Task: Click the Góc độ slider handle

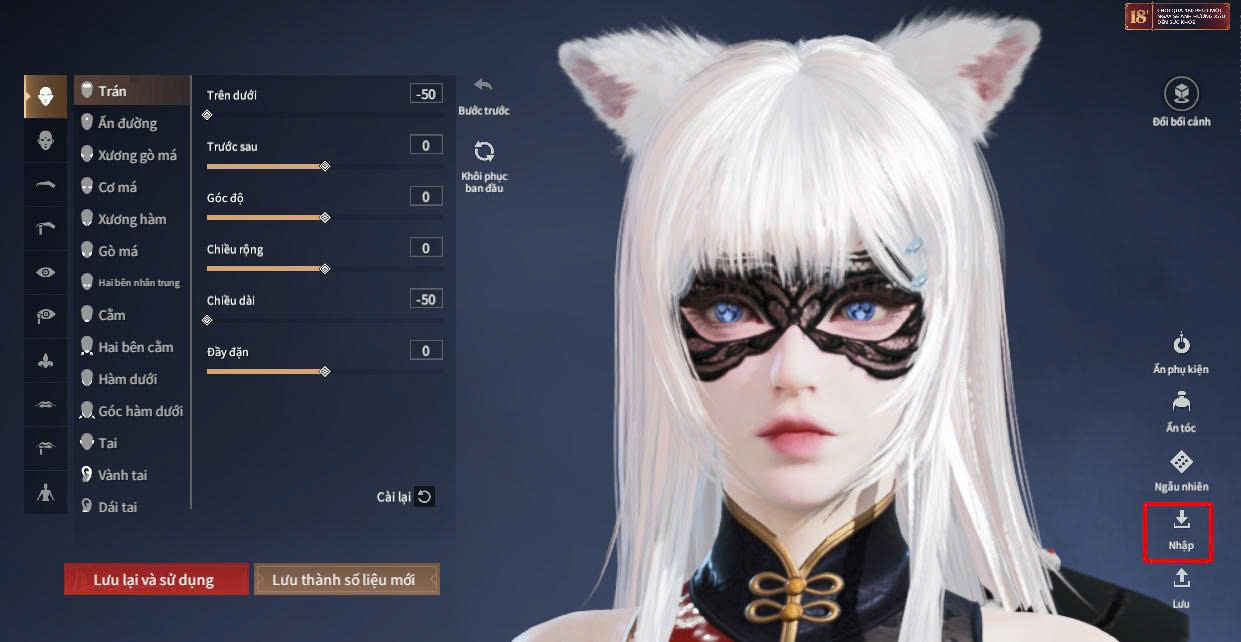Action: (x=325, y=217)
